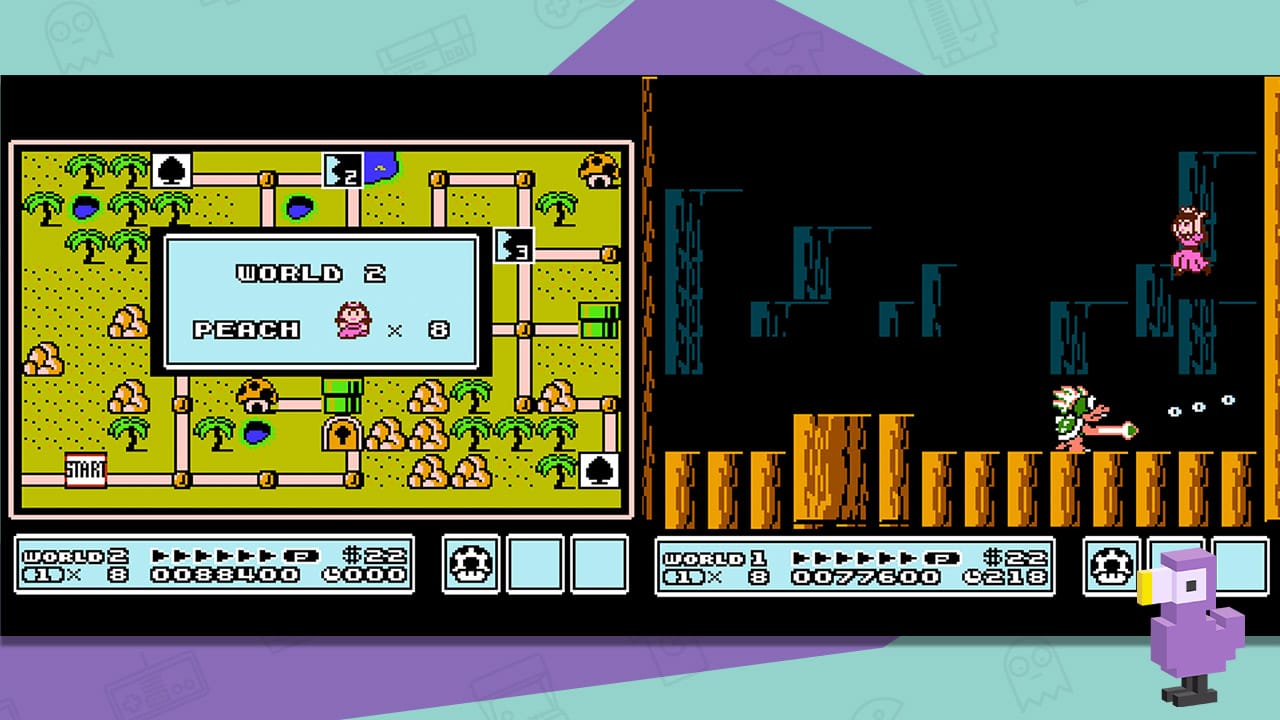Click the mushroom in the item reserve box
Viewport: 1280px width, 720px height.
point(470,564)
